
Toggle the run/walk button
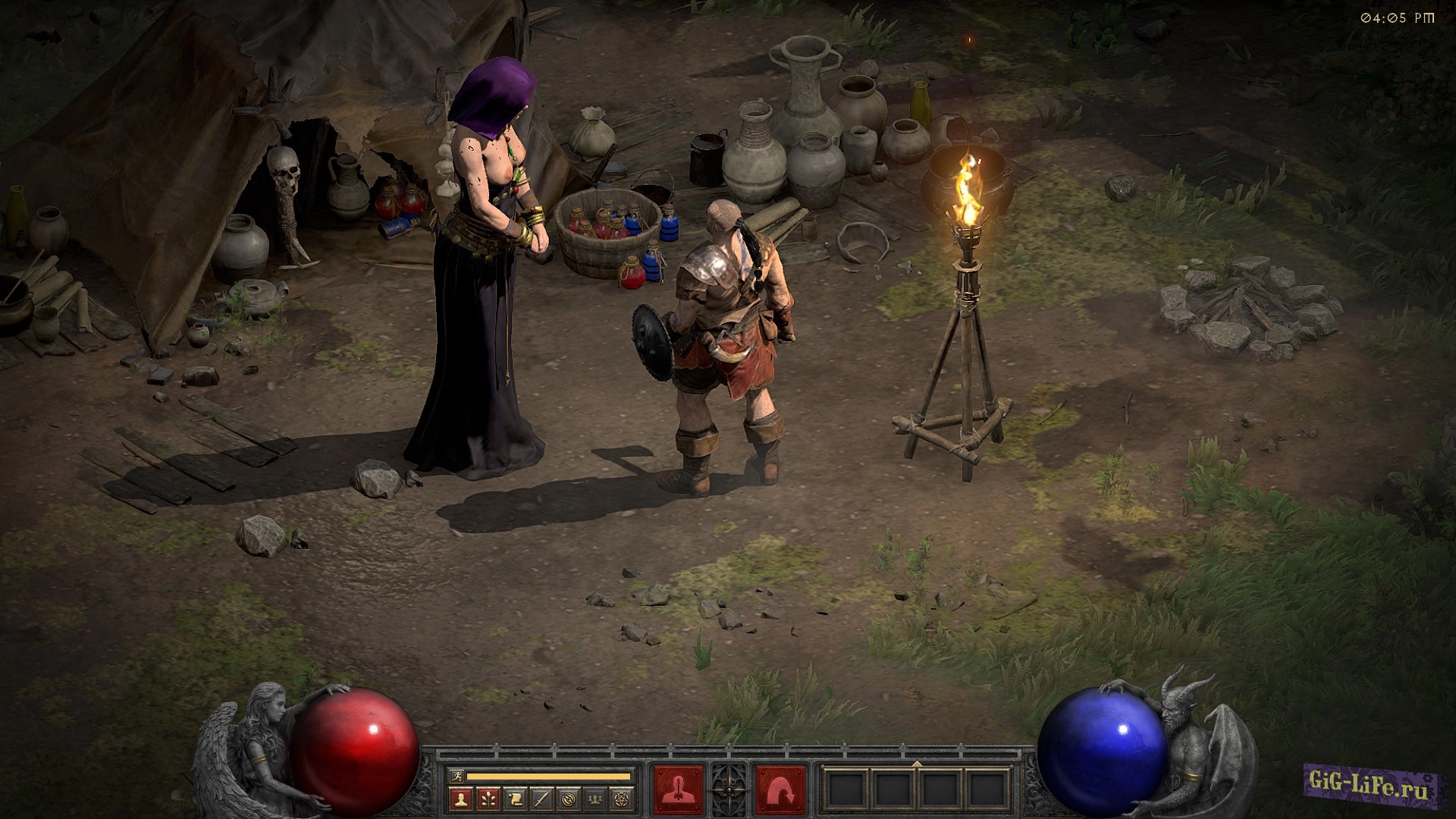tap(455, 776)
